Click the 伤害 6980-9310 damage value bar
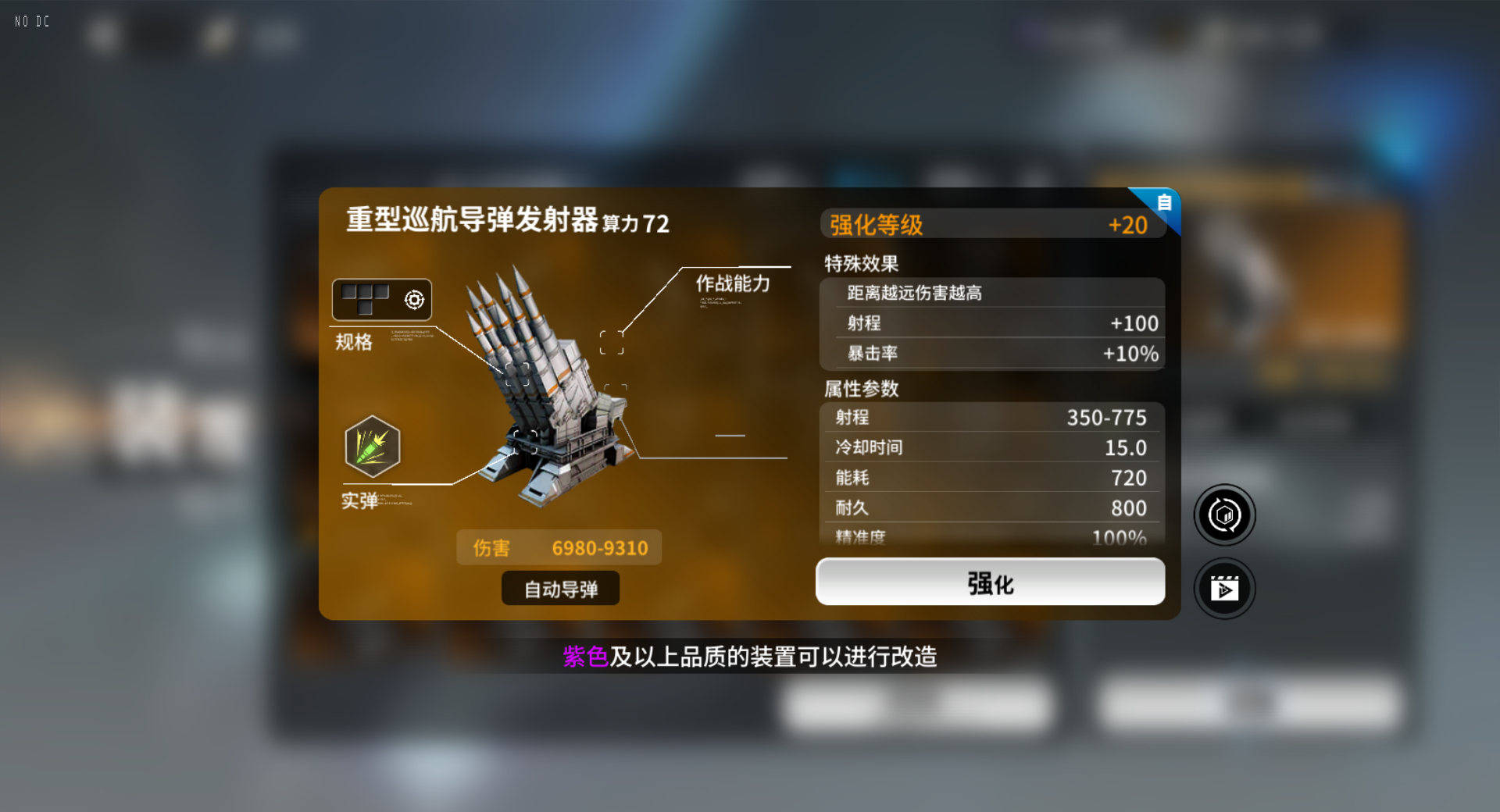This screenshot has width=1500, height=812. click(559, 547)
